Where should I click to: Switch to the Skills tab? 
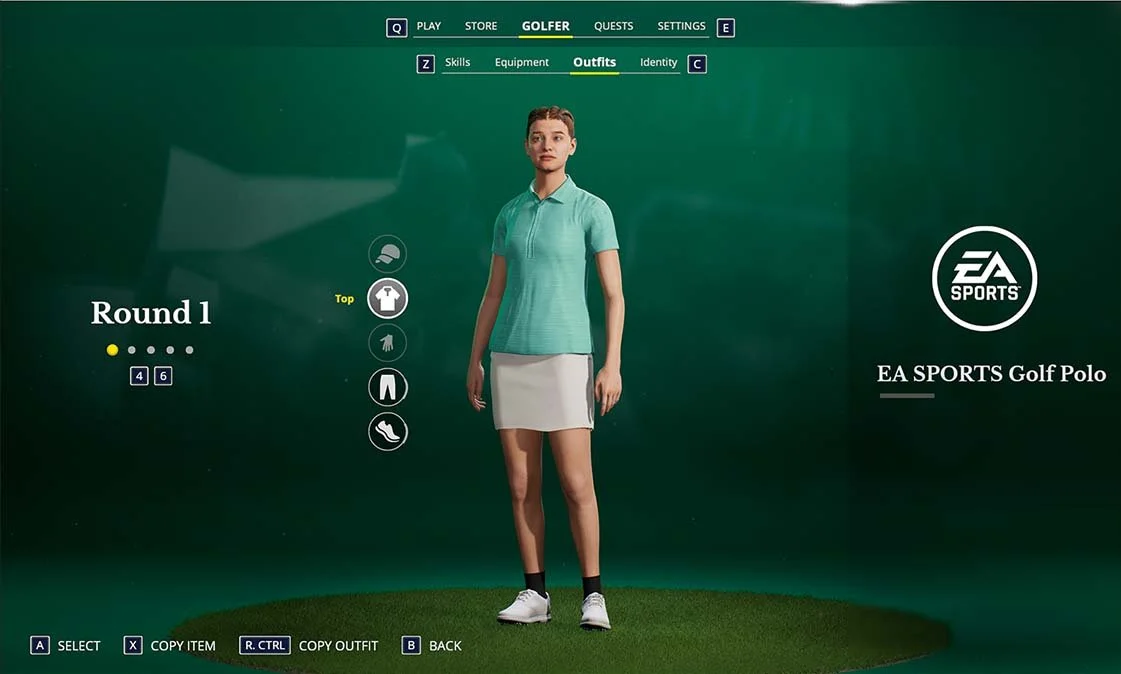(457, 62)
